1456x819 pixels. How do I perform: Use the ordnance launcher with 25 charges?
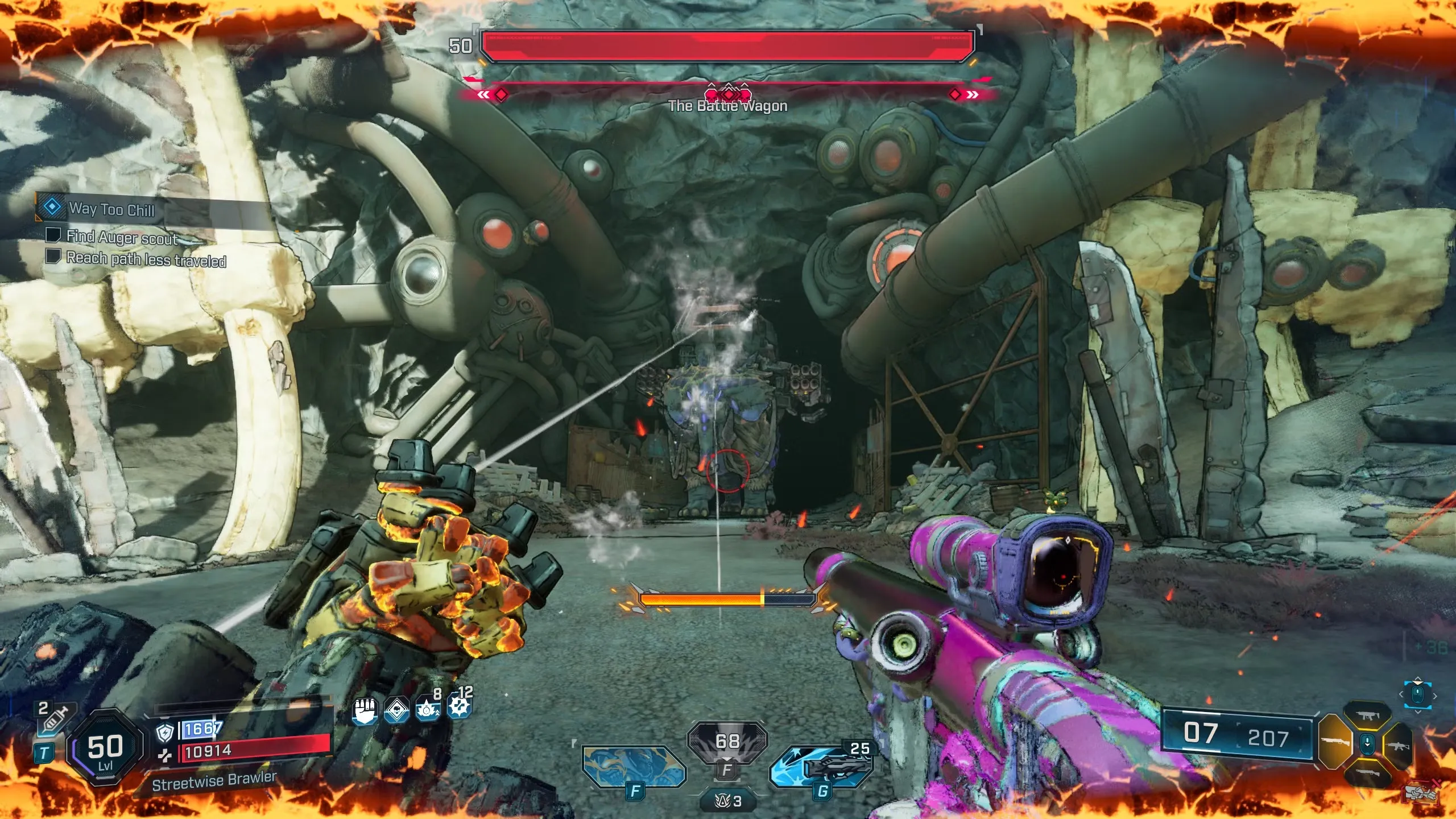pyautogui.click(x=821, y=767)
